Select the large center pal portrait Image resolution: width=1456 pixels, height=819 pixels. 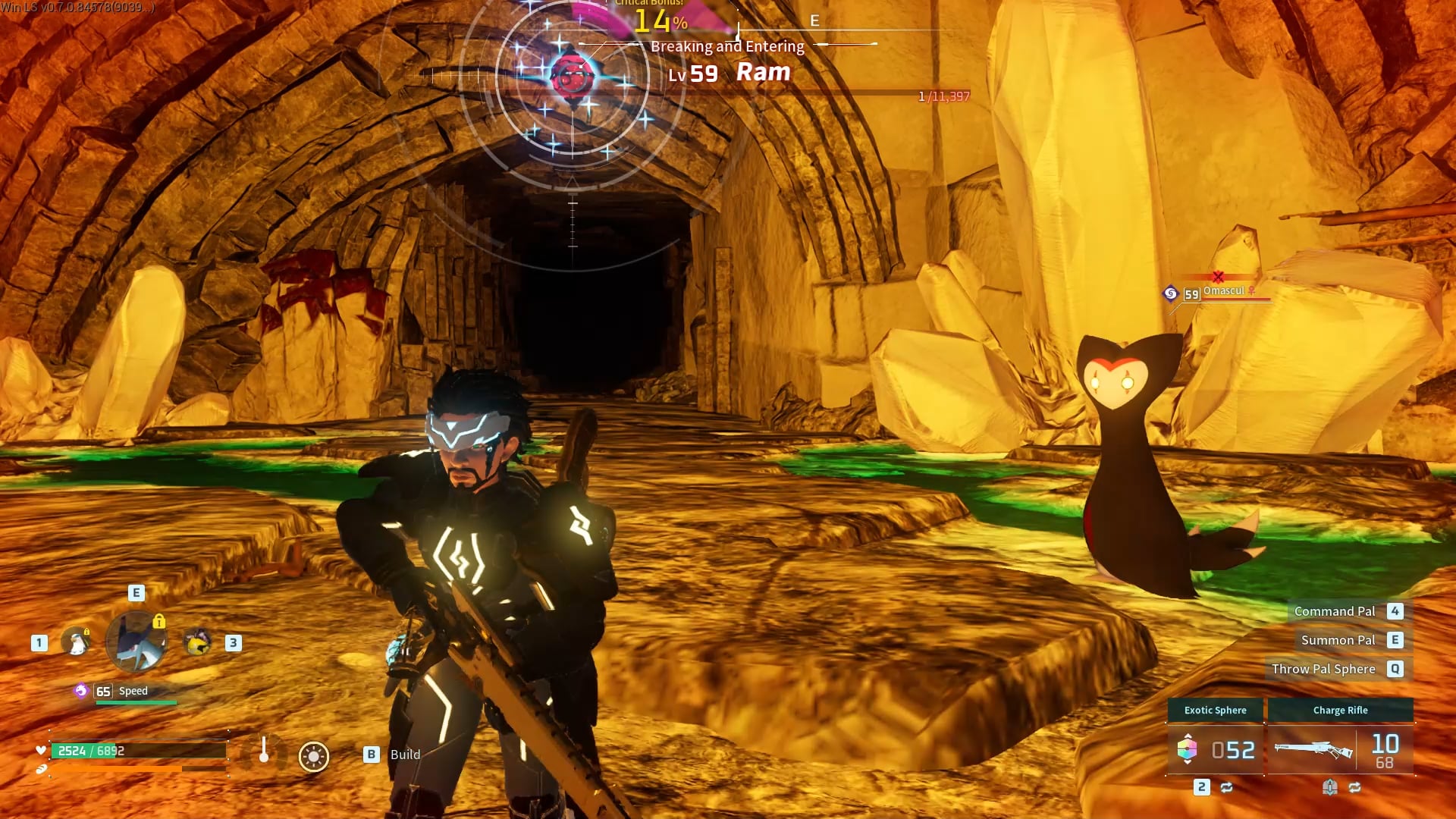(x=136, y=642)
